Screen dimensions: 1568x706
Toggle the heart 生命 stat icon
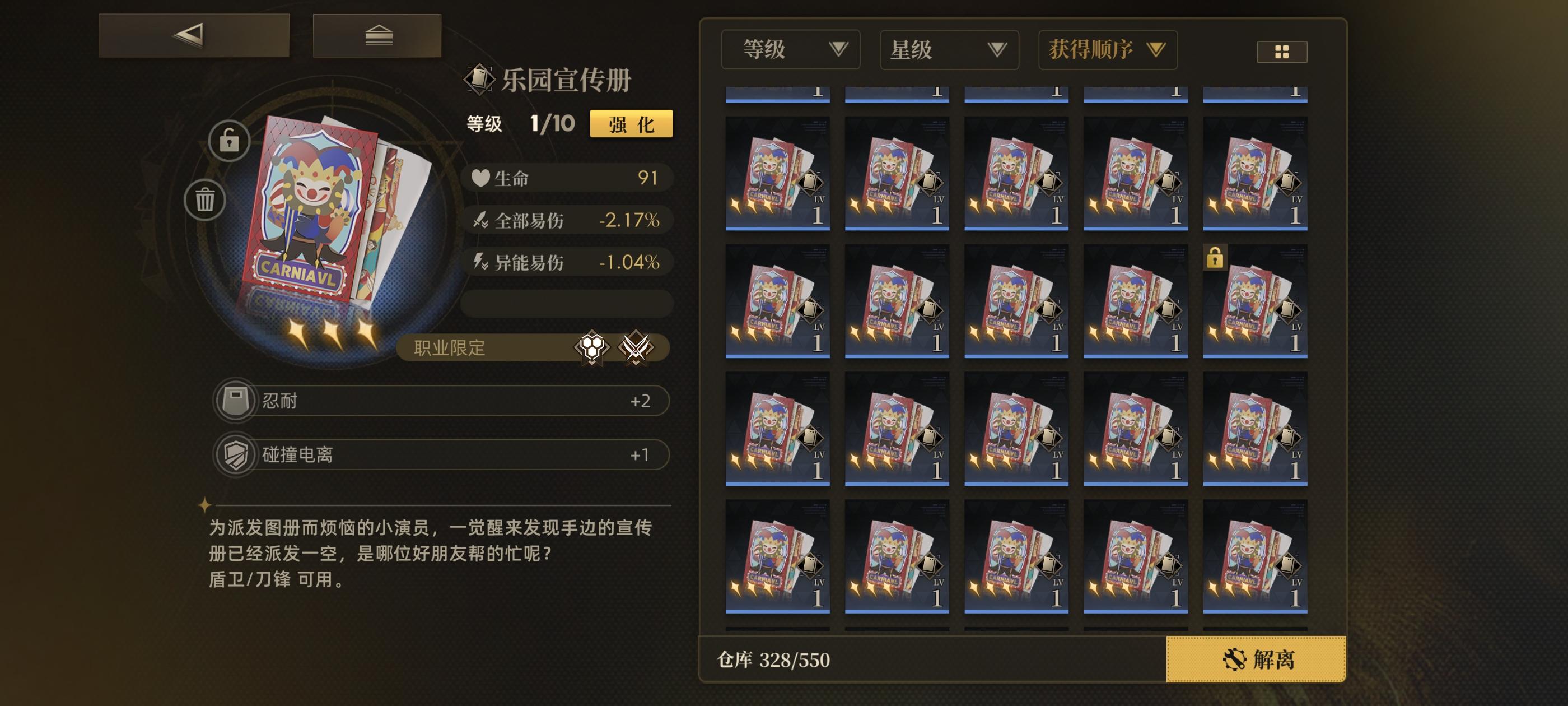click(x=480, y=177)
